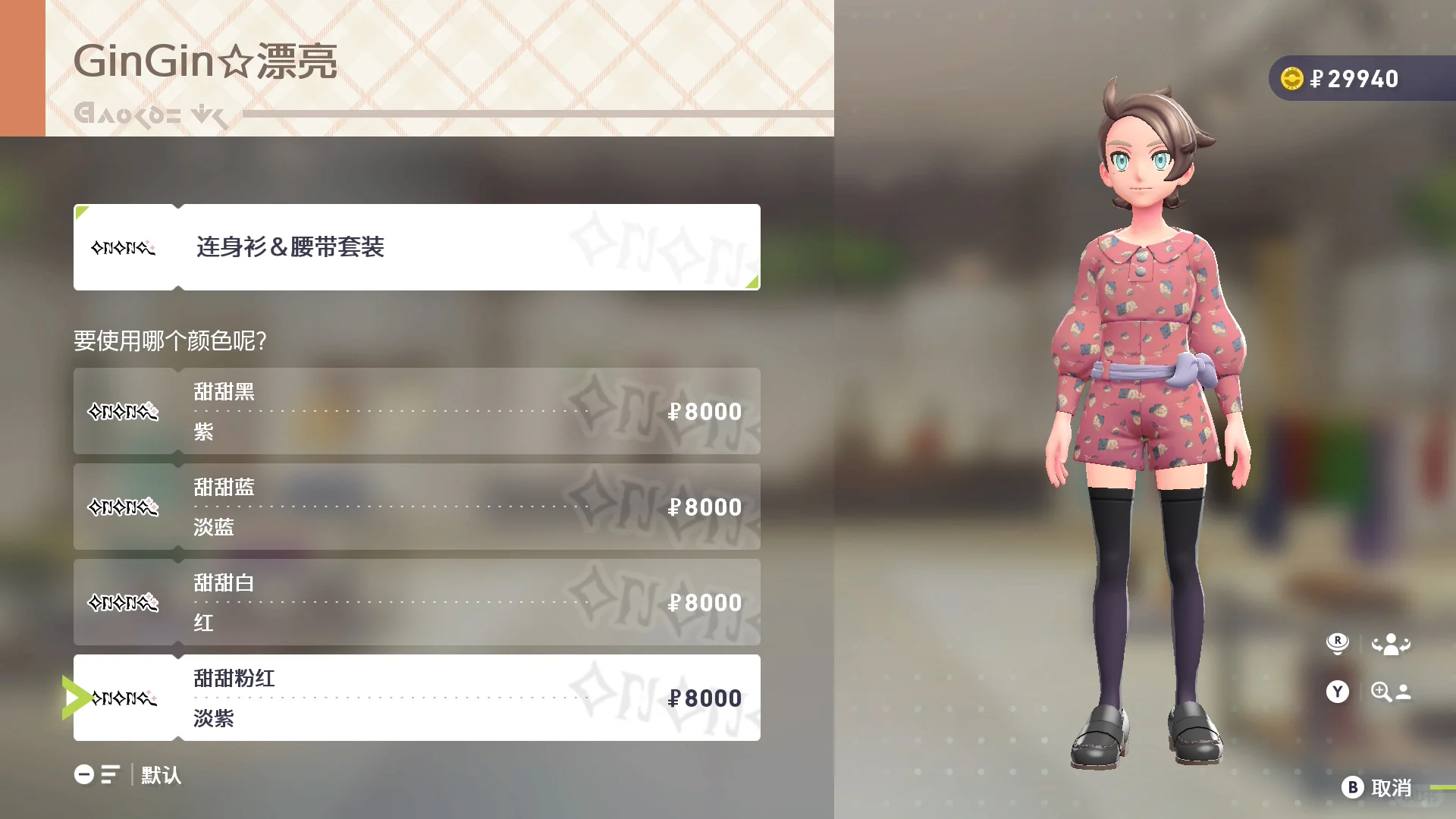Select the 甜甜黑 紫 color option
Screen dimensions: 1456x819
417,411
